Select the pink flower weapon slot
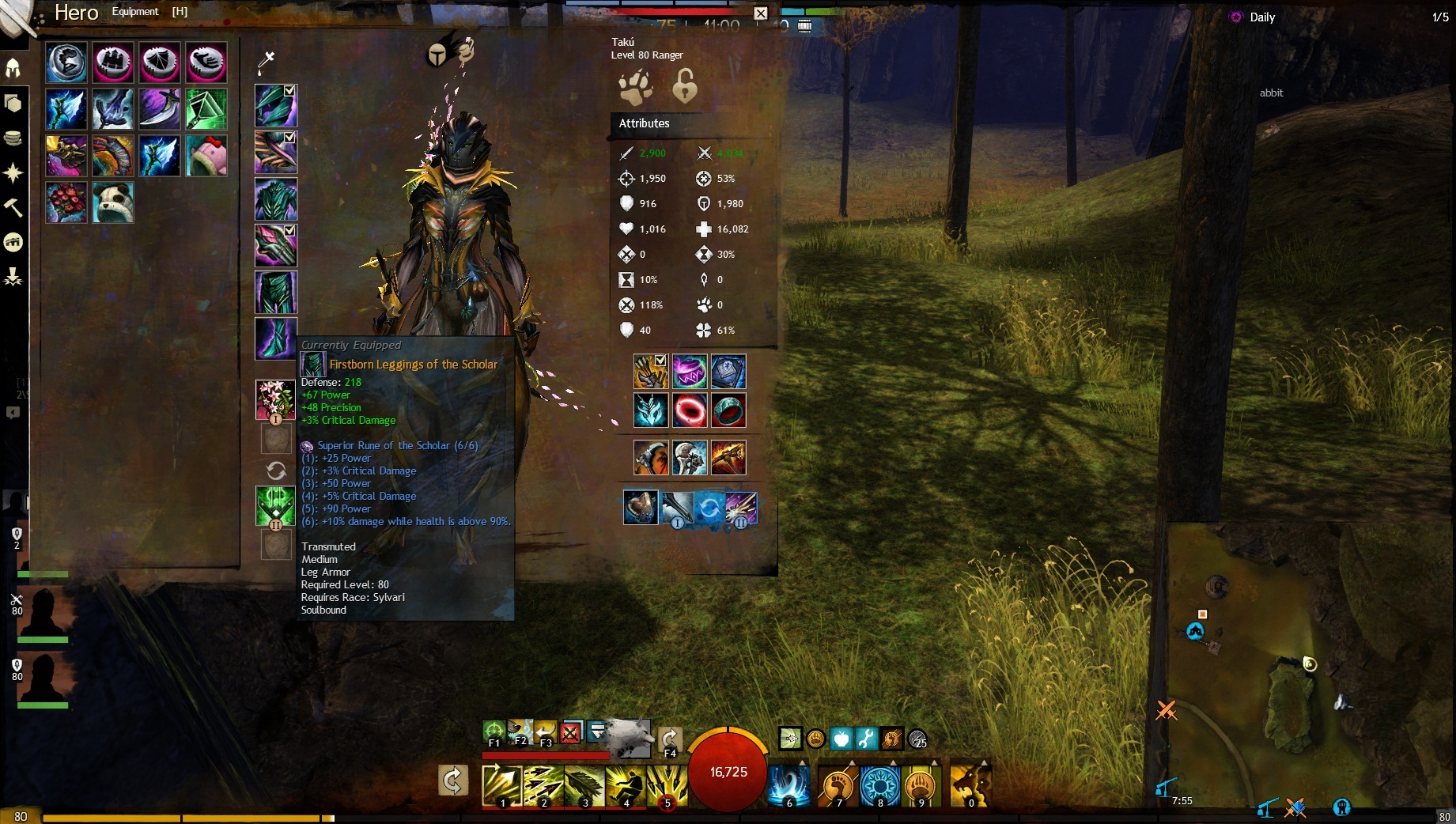Image resolution: width=1456 pixels, height=824 pixels. pos(274,399)
